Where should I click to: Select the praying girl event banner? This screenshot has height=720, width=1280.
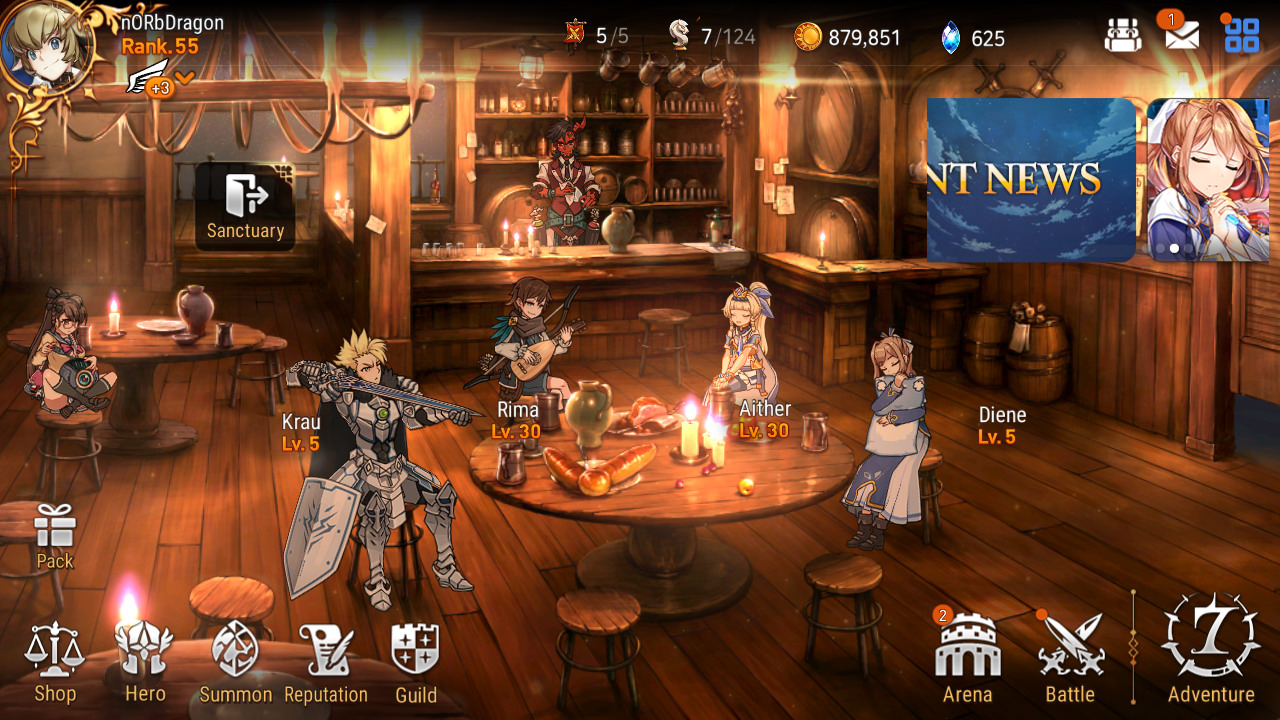point(1207,180)
